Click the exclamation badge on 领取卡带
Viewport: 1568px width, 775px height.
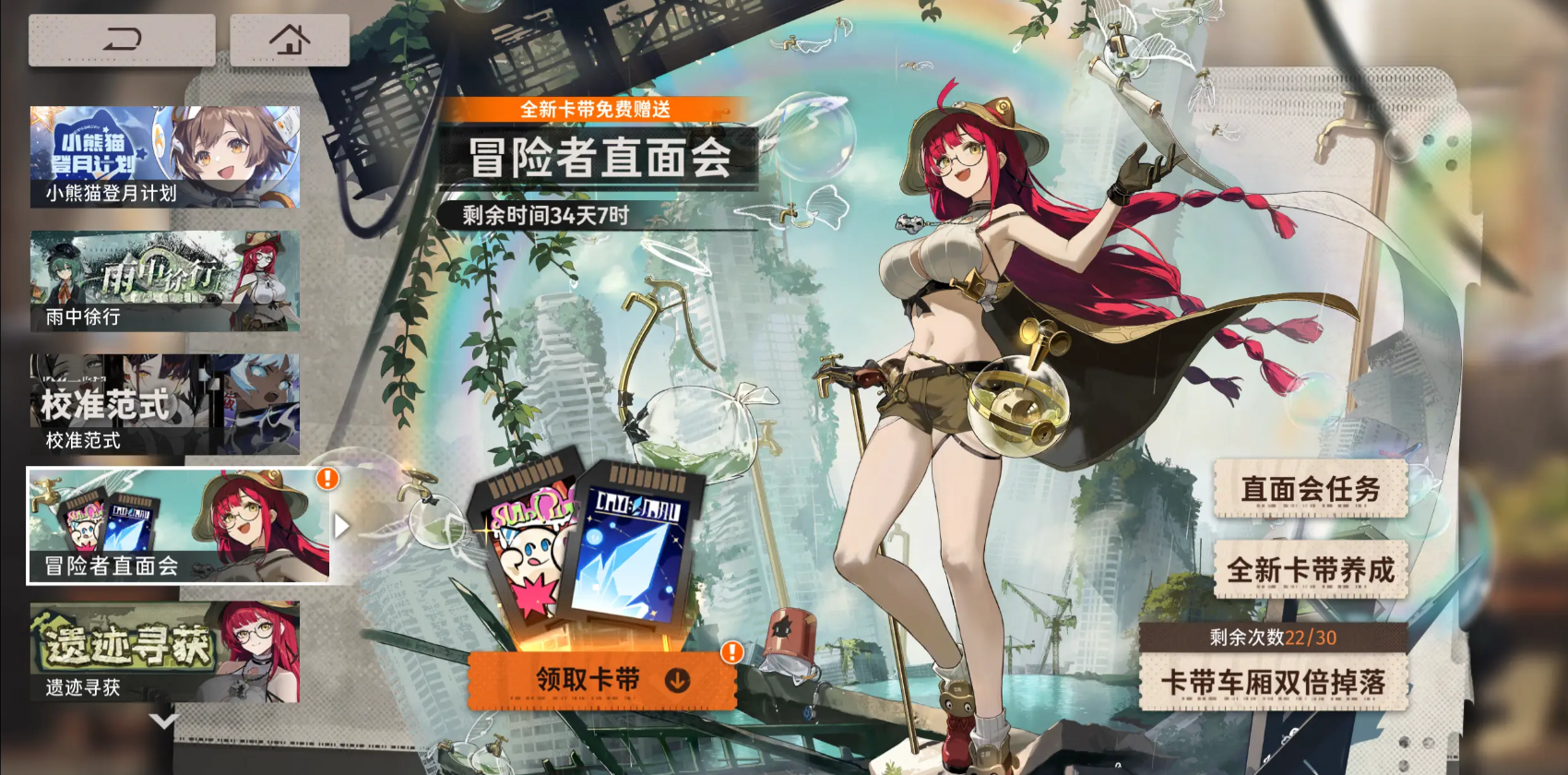point(731,651)
